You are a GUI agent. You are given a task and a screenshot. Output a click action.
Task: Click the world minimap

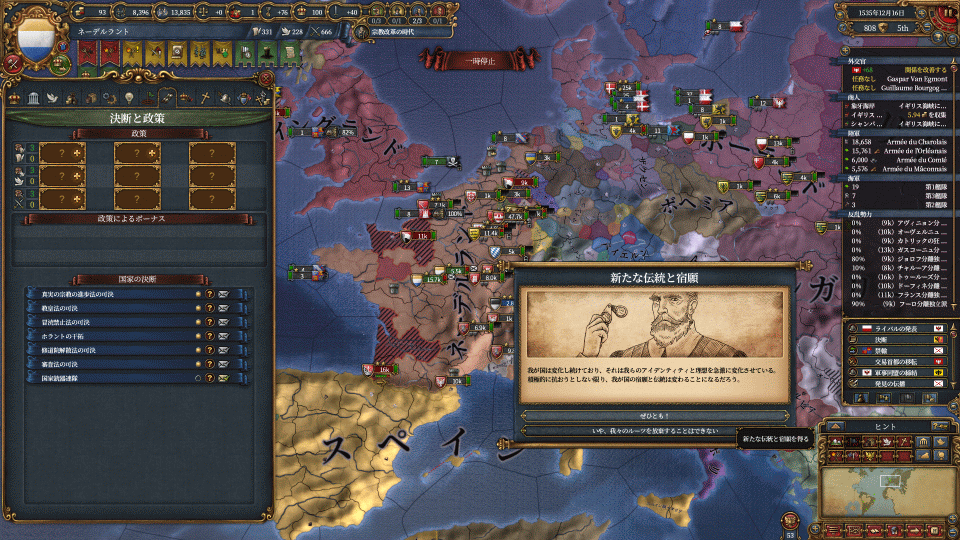tap(880, 490)
